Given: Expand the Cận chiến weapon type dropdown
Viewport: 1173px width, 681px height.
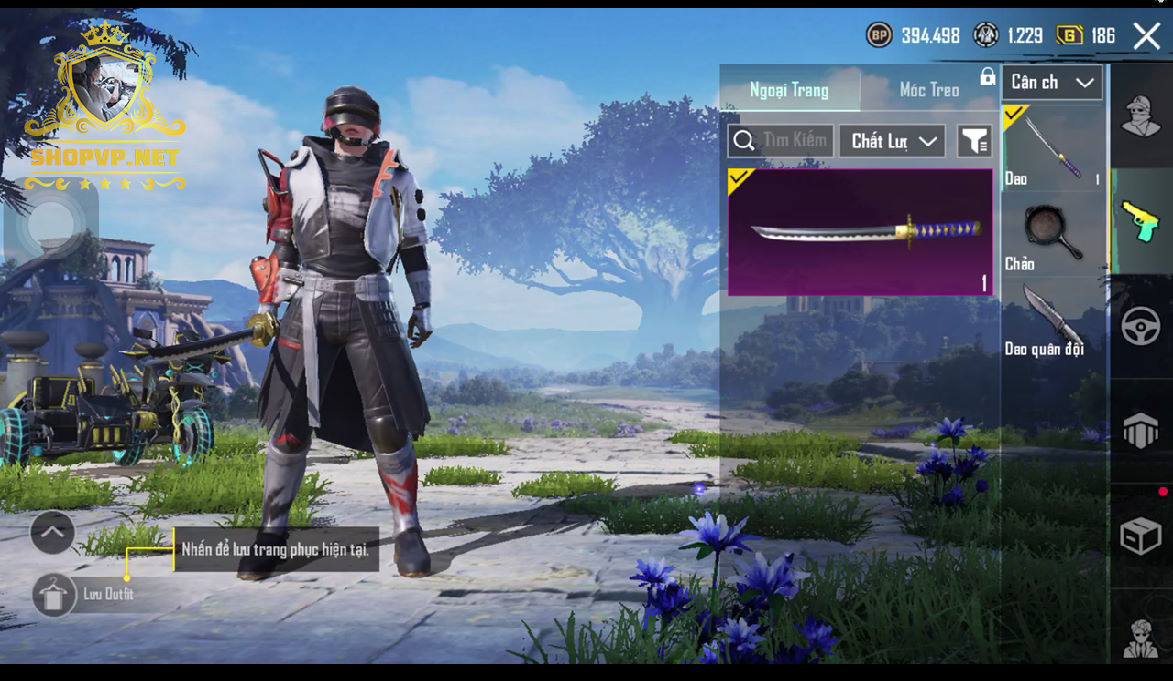Looking at the screenshot, I should (1052, 83).
